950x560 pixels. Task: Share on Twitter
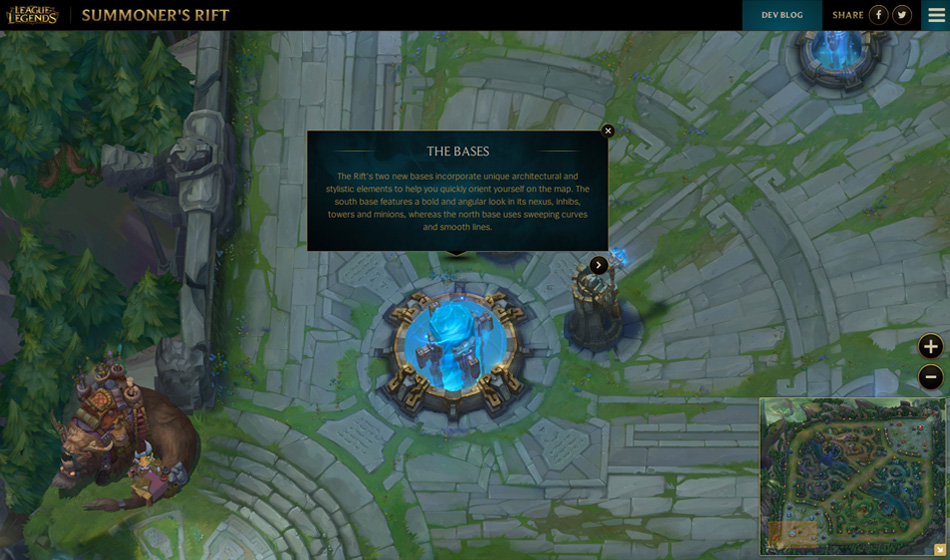point(902,15)
